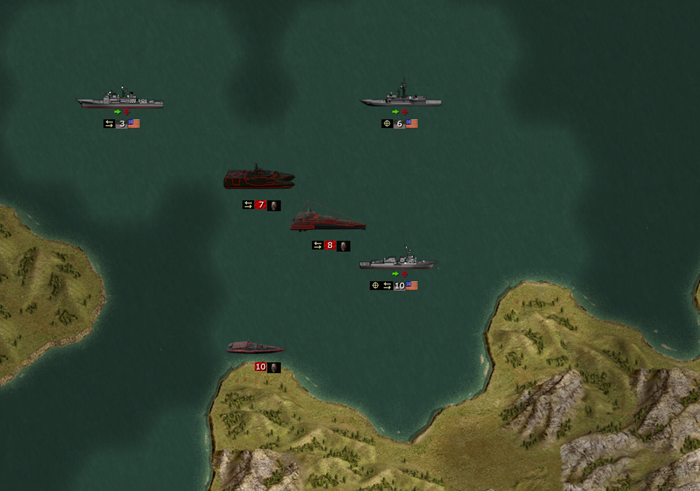Target the red enemy ship with strength 7
Viewport: 700px width, 491px height.
pos(258,179)
